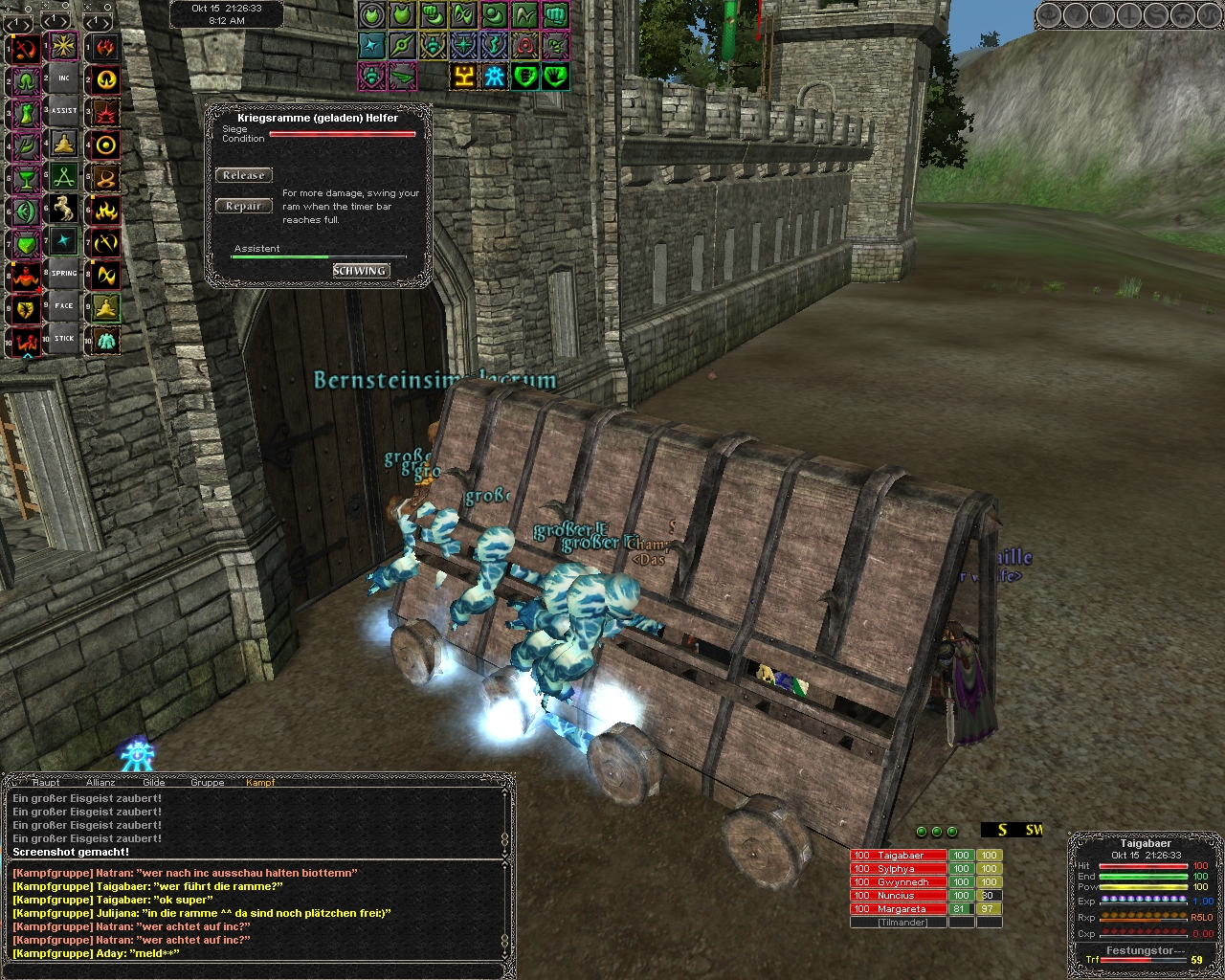This screenshot has height=980, width=1225.
Task: Activate the INC macro button
Action: (64, 78)
